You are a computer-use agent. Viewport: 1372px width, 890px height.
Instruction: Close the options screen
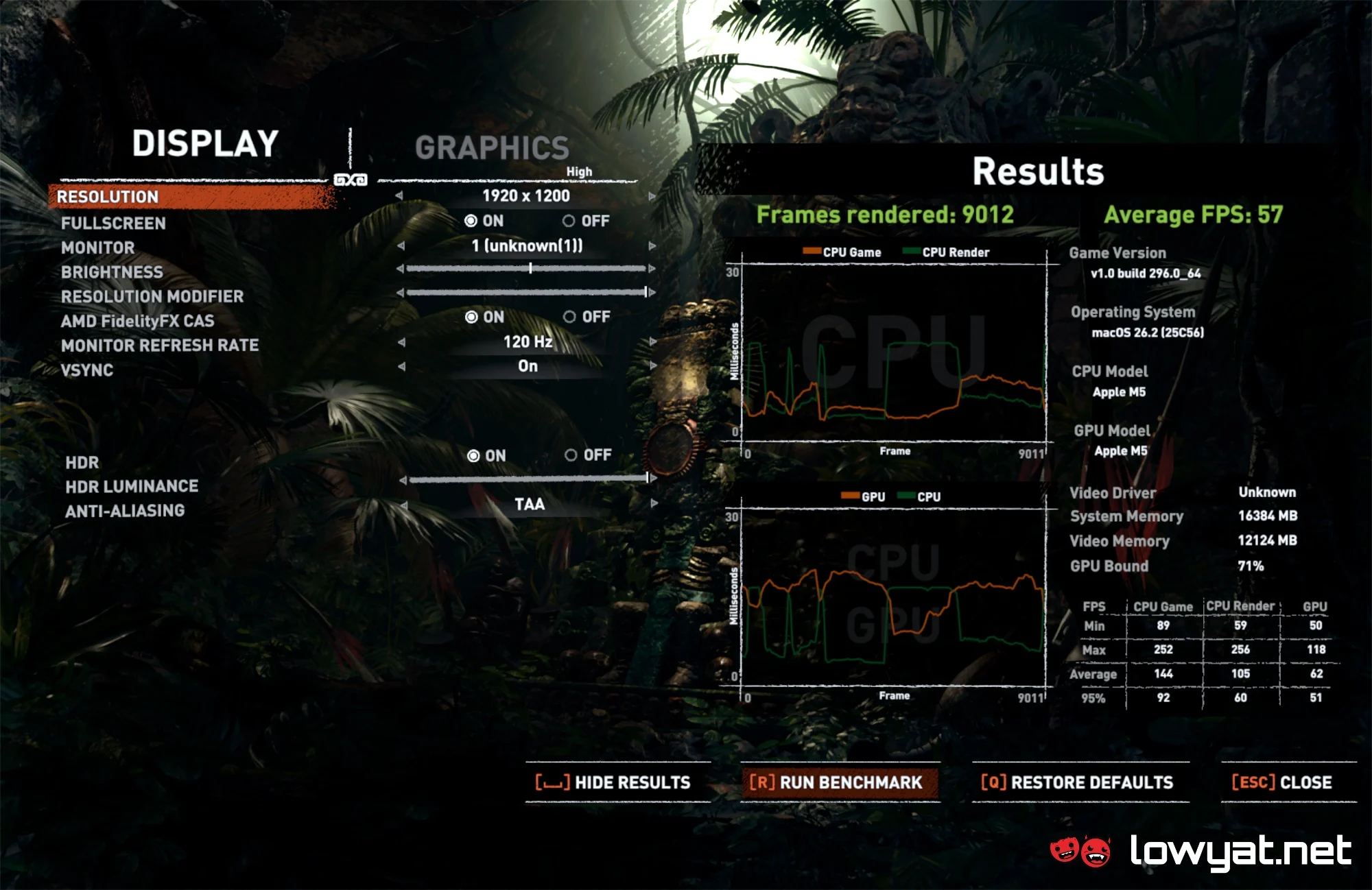(x=1282, y=782)
